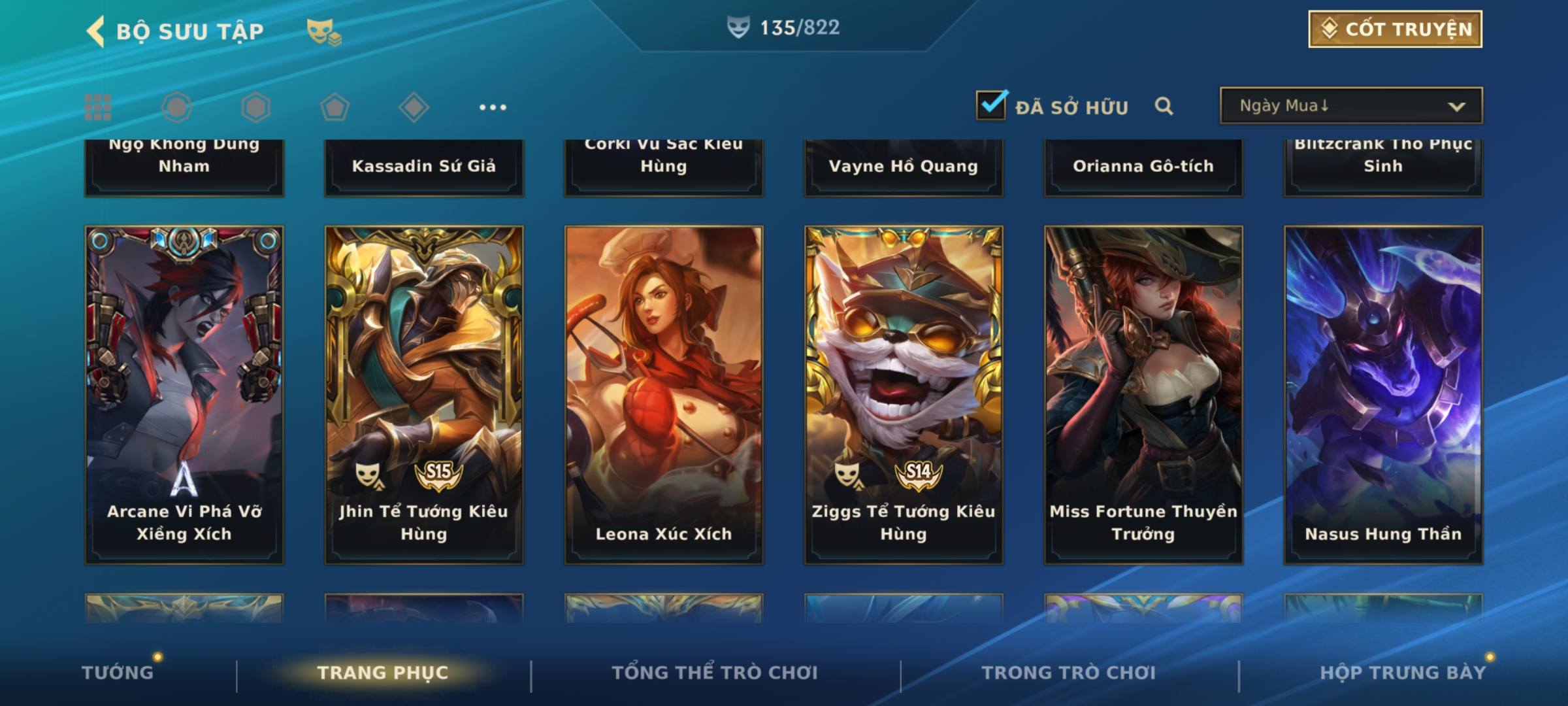
Task: Open the Cốt Truyện button
Action: pyautogui.click(x=1395, y=29)
